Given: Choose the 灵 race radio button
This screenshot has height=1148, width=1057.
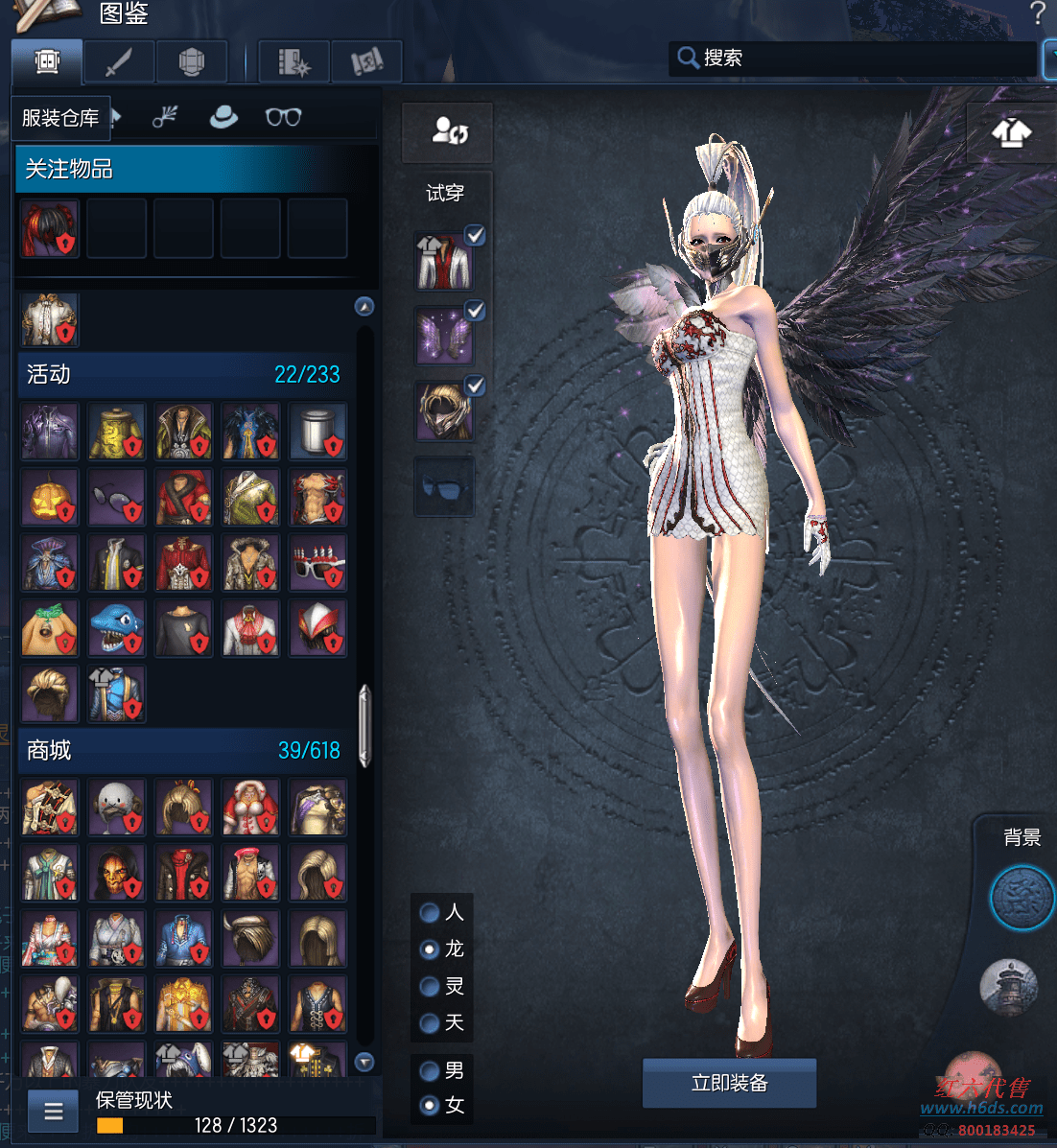Looking at the screenshot, I should tap(431, 986).
